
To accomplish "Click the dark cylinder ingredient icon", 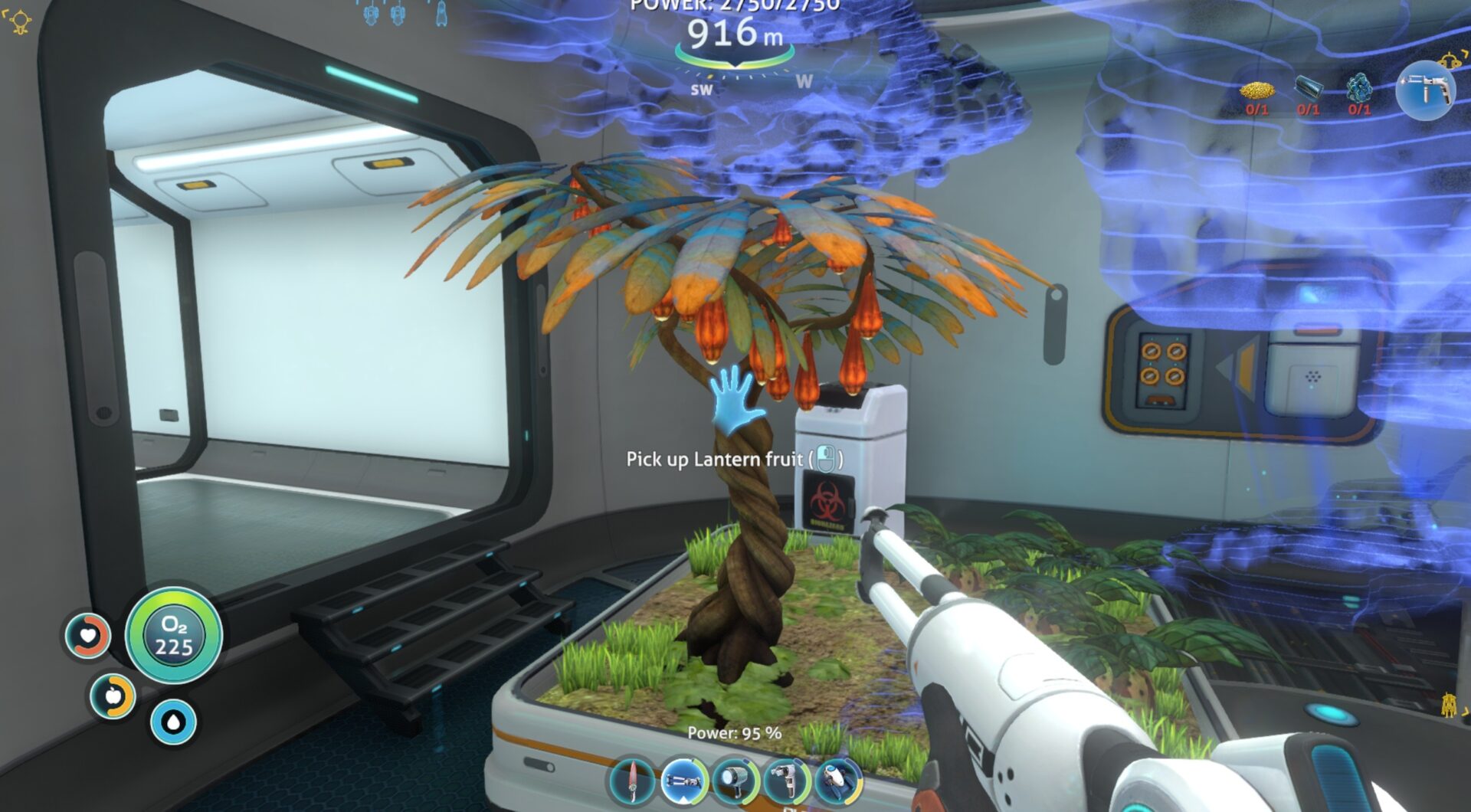I will [x=1309, y=88].
